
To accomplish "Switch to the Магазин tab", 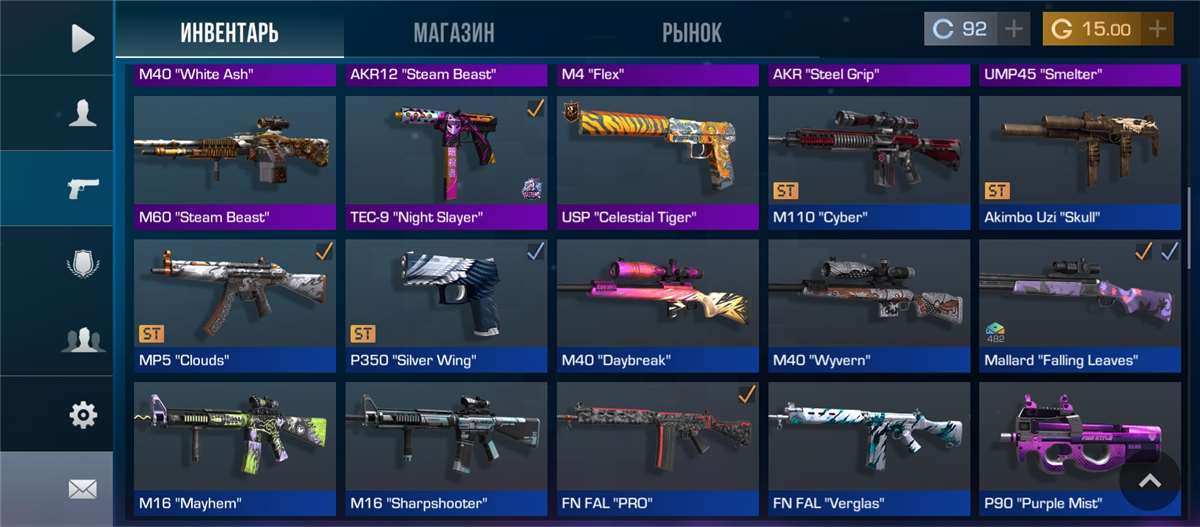I will [x=453, y=32].
